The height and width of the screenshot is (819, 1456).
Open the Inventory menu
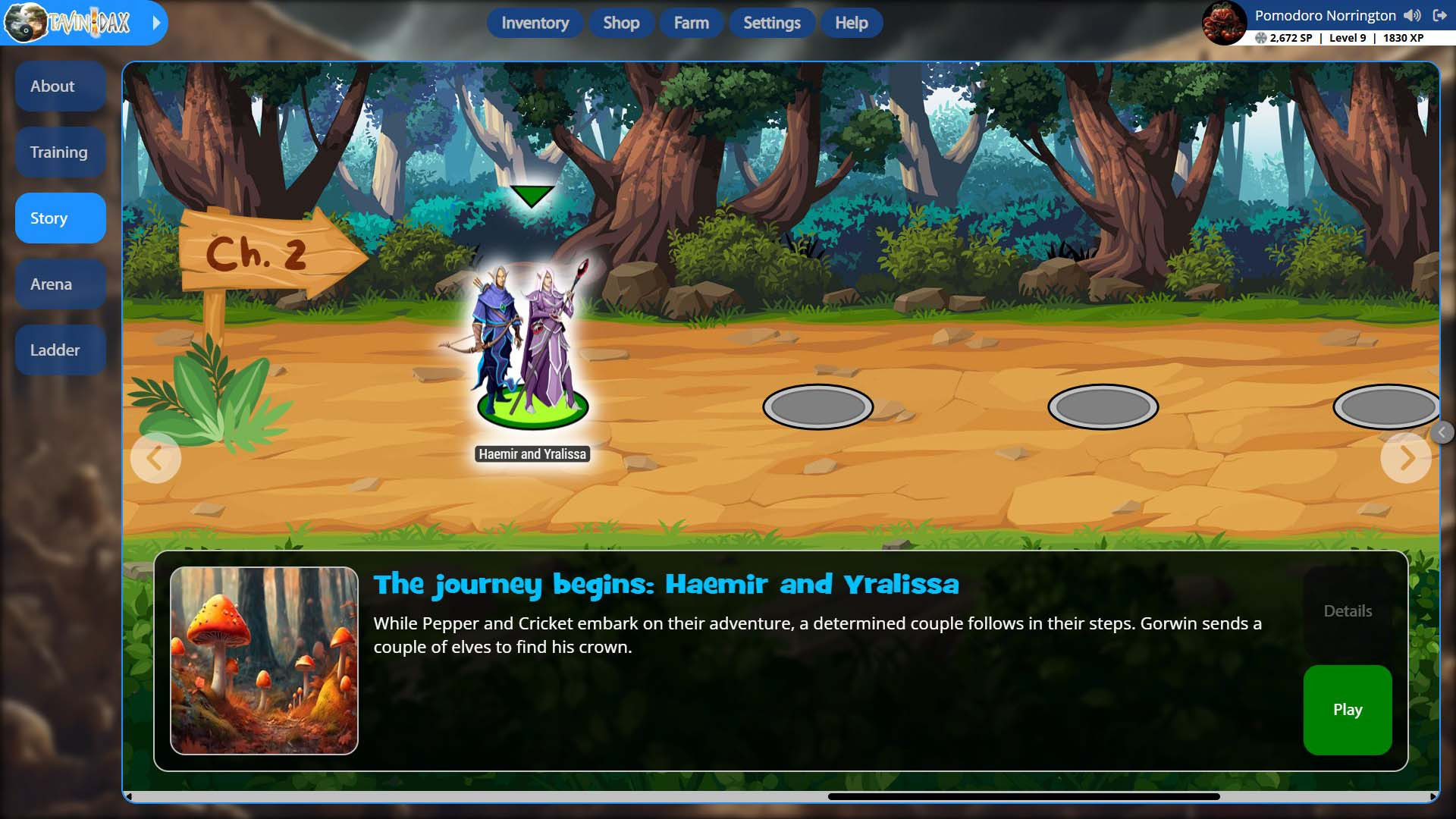535,23
